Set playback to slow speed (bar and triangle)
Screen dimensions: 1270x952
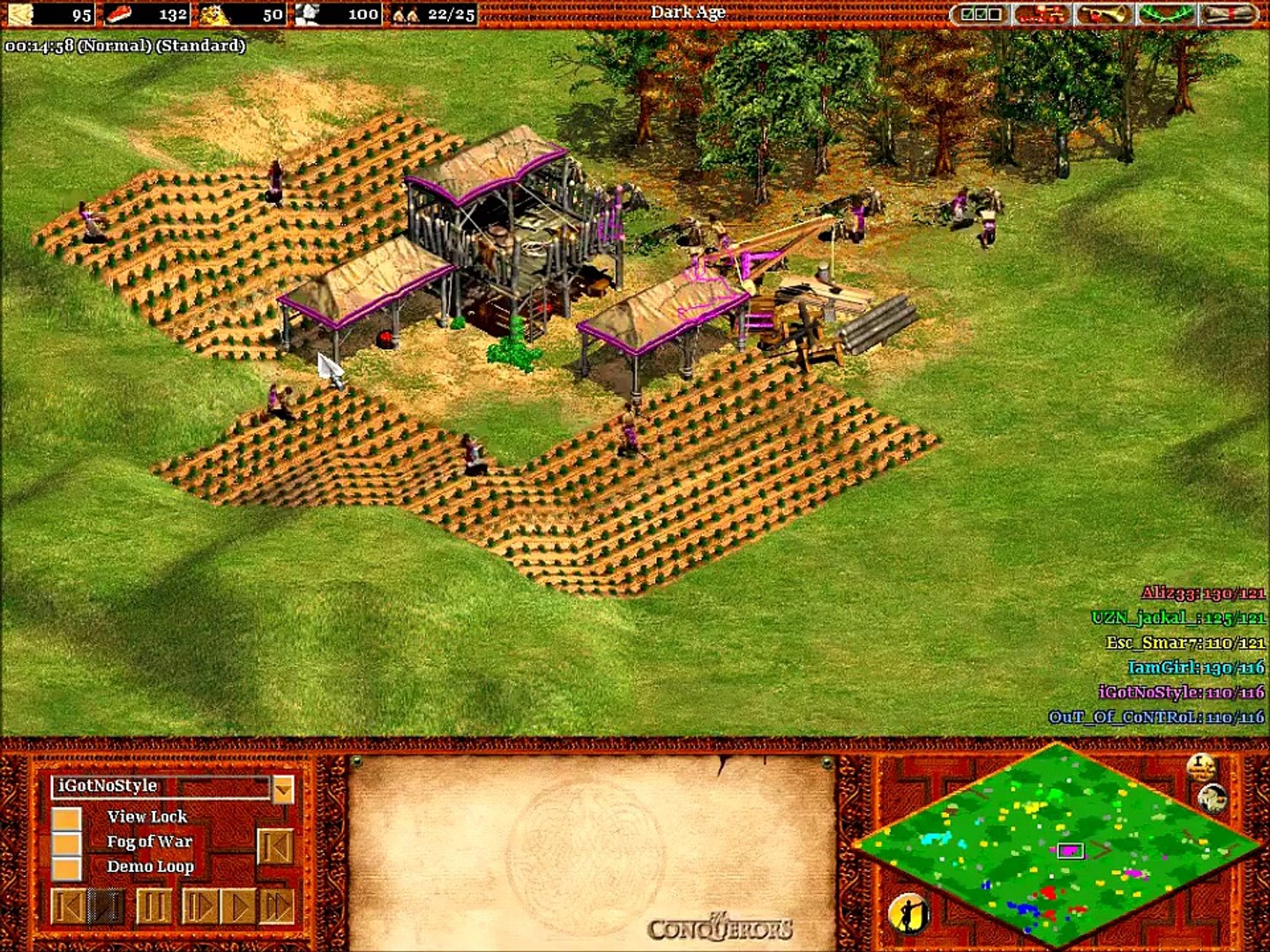click(199, 905)
